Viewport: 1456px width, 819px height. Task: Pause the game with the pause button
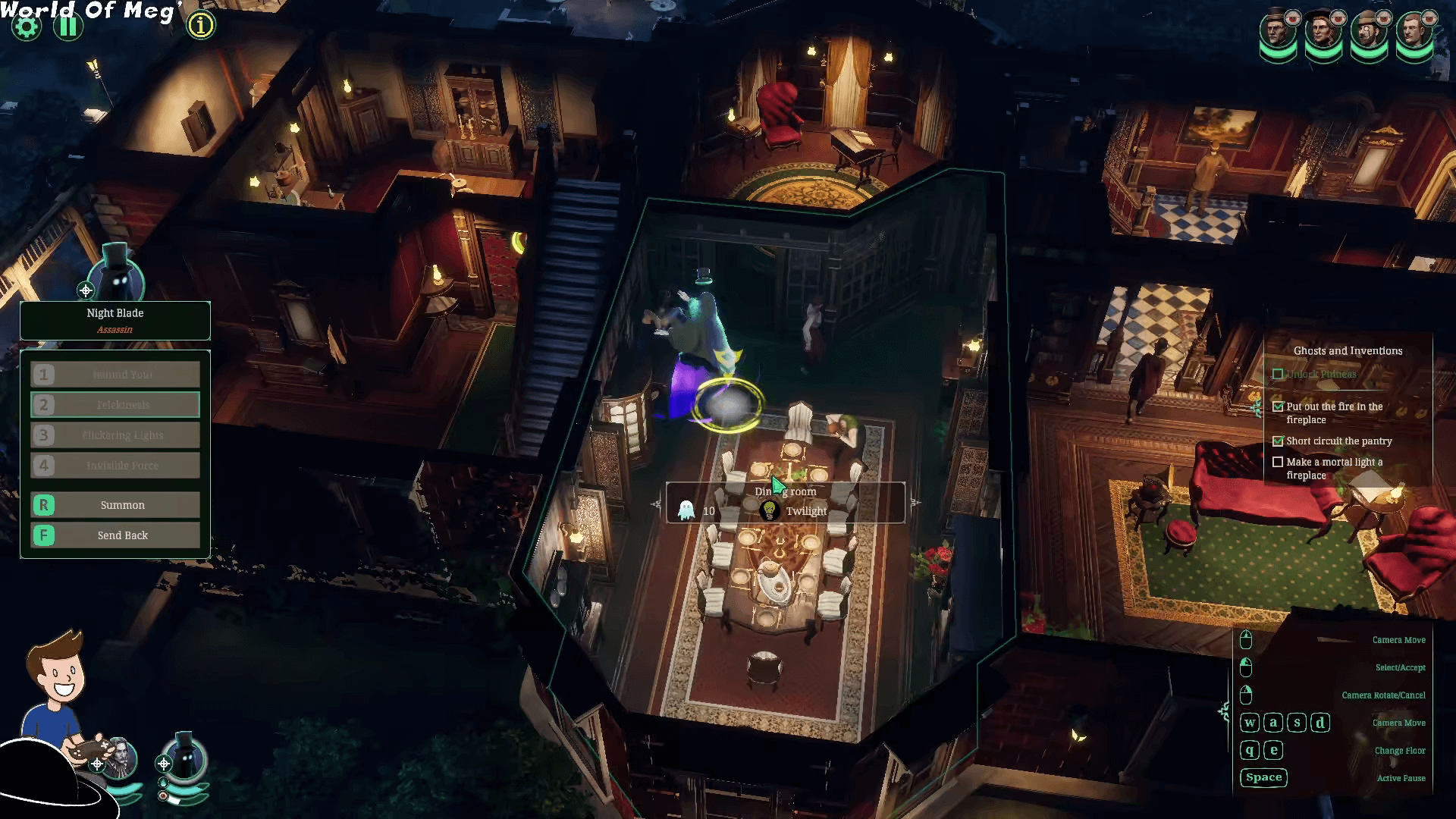point(68,27)
